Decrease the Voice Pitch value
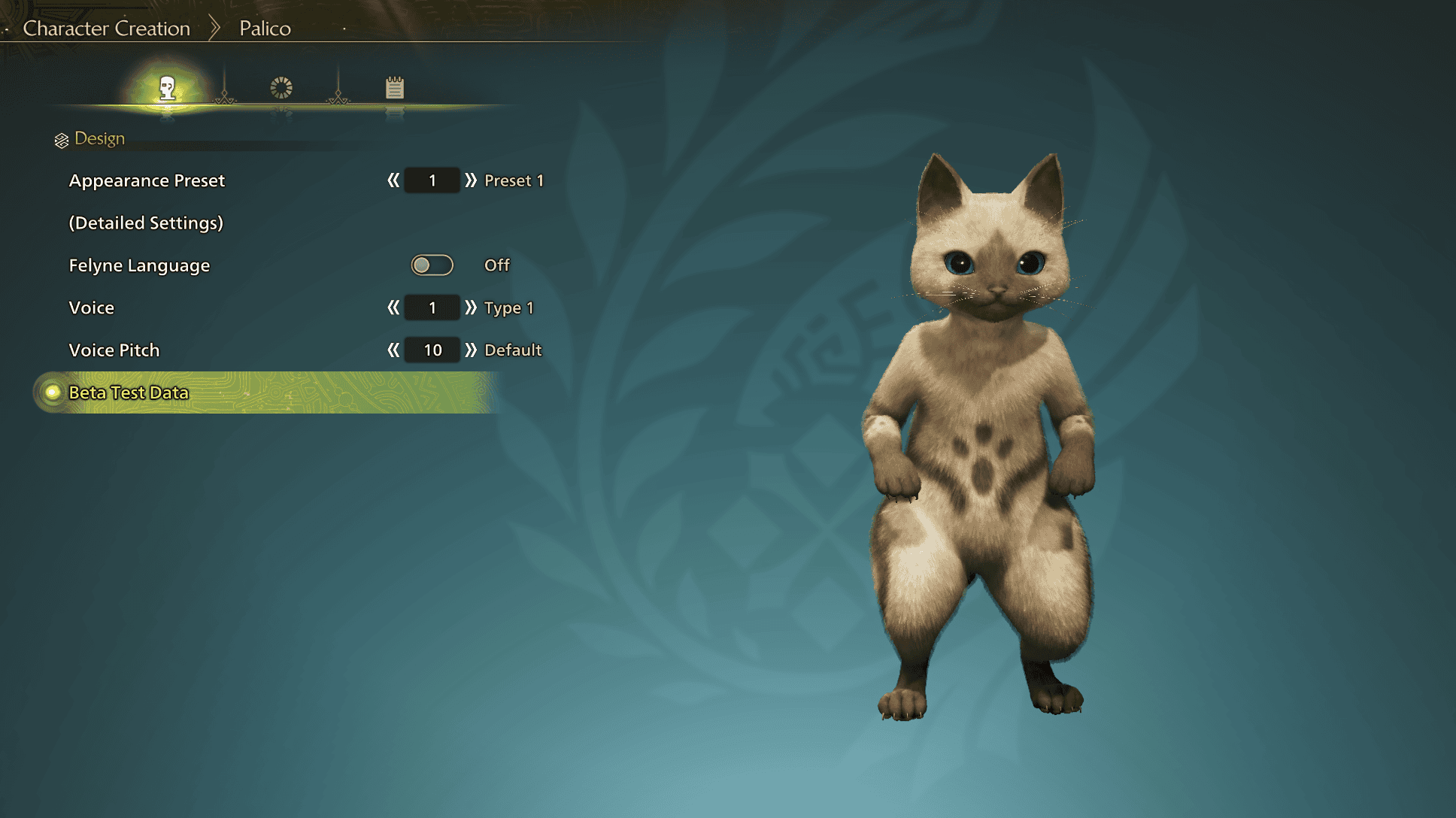This screenshot has height=818, width=1456. (393, 350)
